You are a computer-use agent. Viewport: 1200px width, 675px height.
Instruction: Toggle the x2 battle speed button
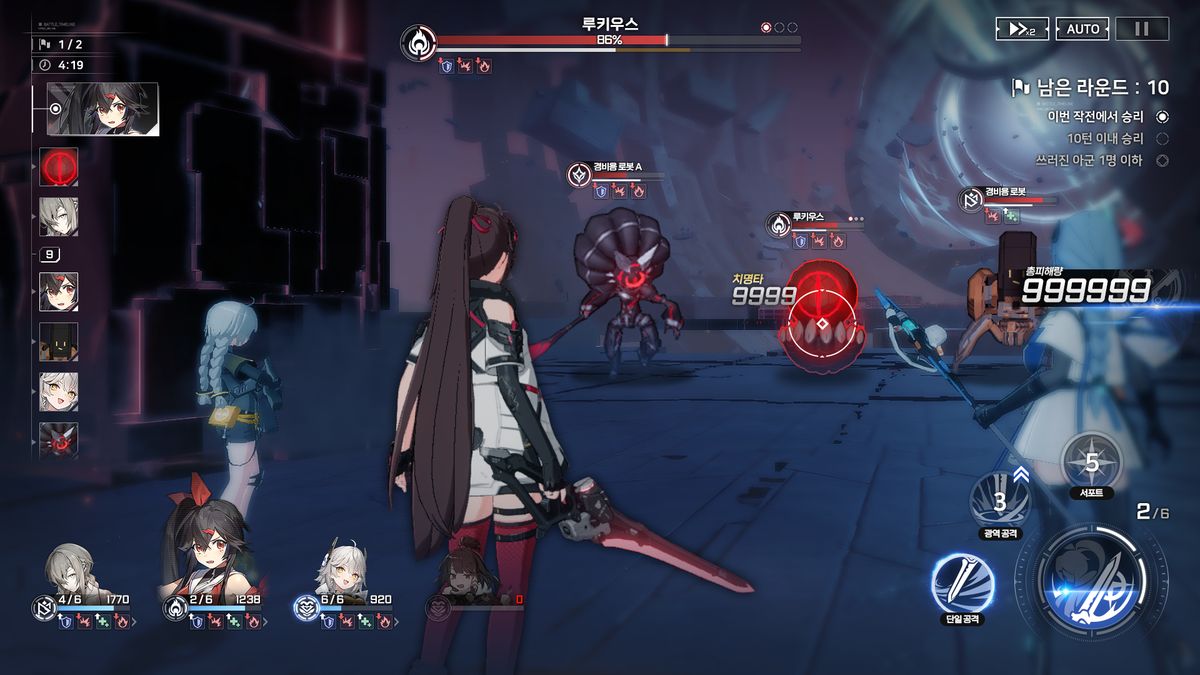coord(1022,29)
